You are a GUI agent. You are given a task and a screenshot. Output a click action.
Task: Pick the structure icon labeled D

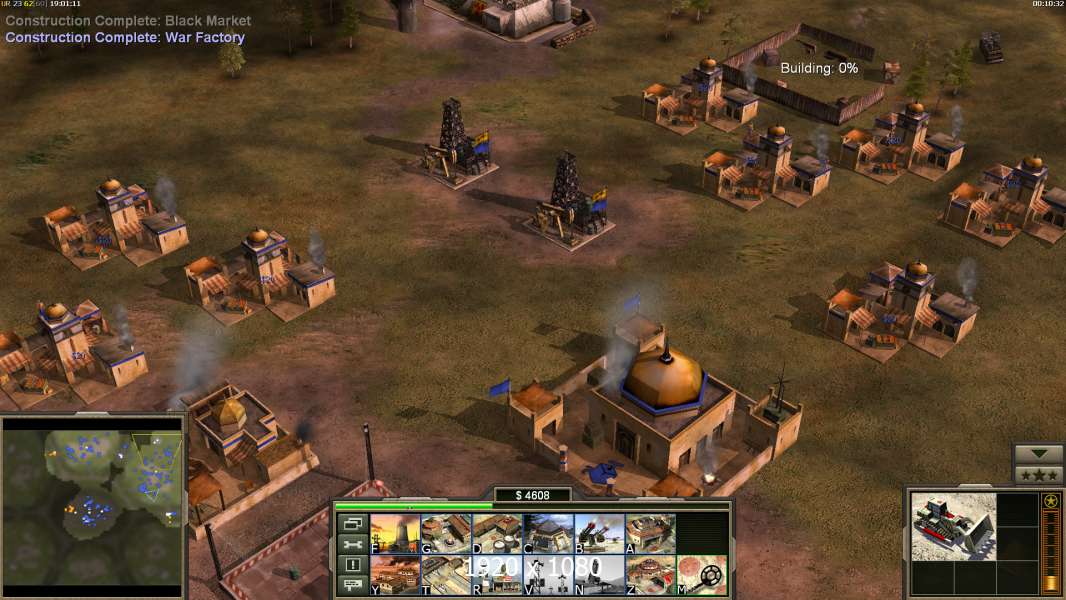[496, 533]
